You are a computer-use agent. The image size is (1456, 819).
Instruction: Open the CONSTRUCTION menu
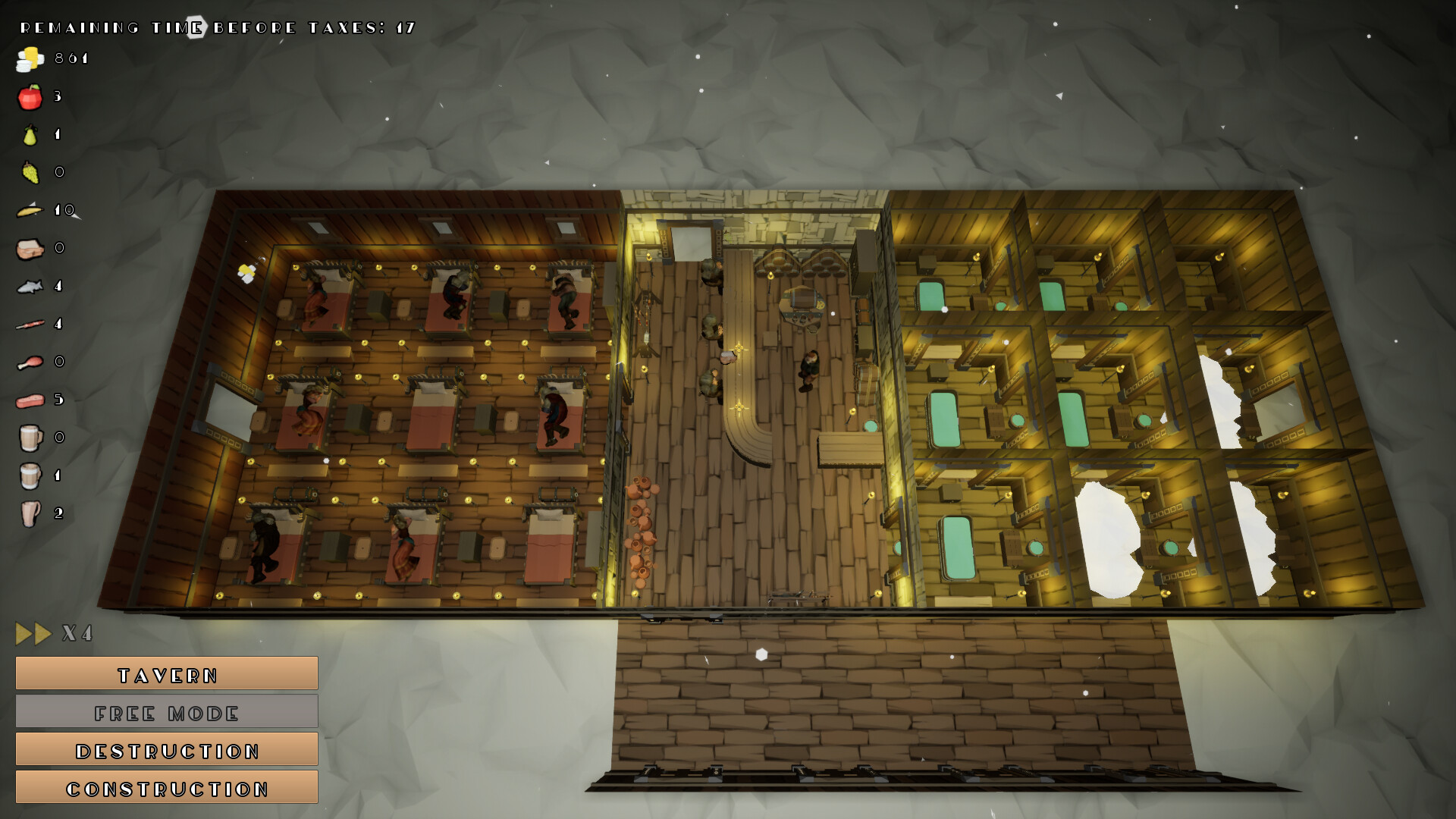[x=166, y=787]
